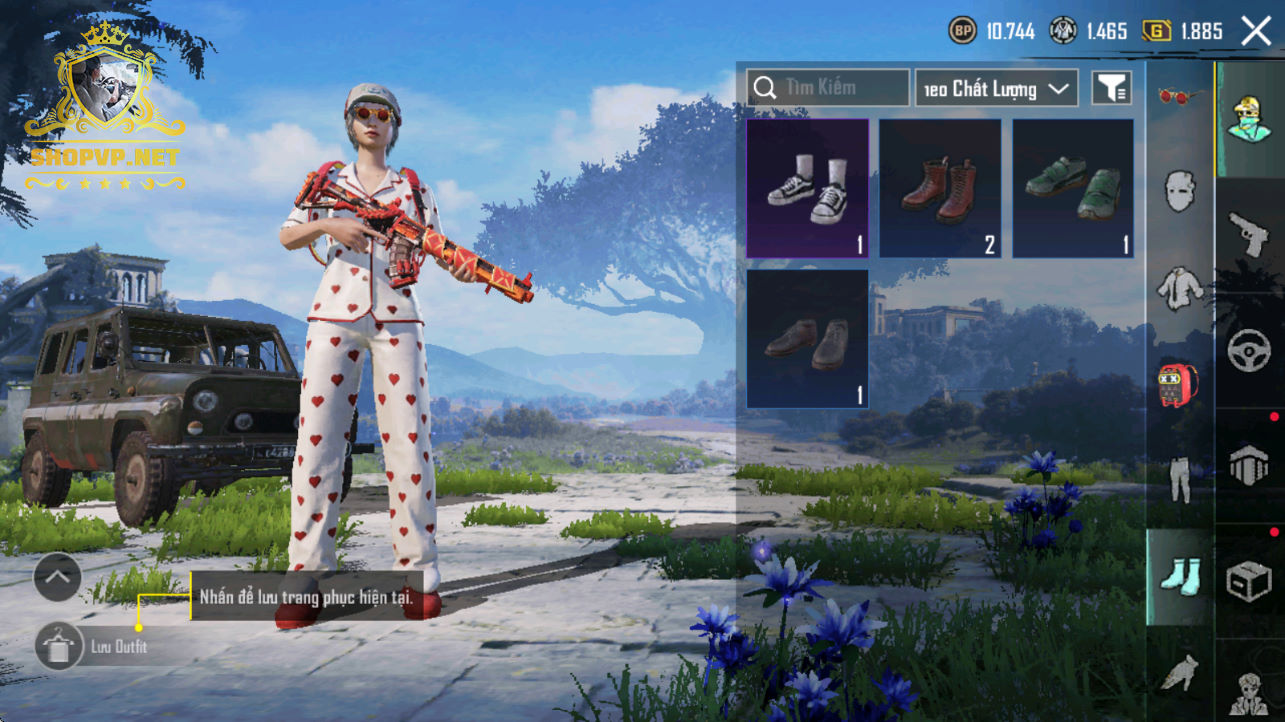Select the black and white sneakers

tap(808, 189)
